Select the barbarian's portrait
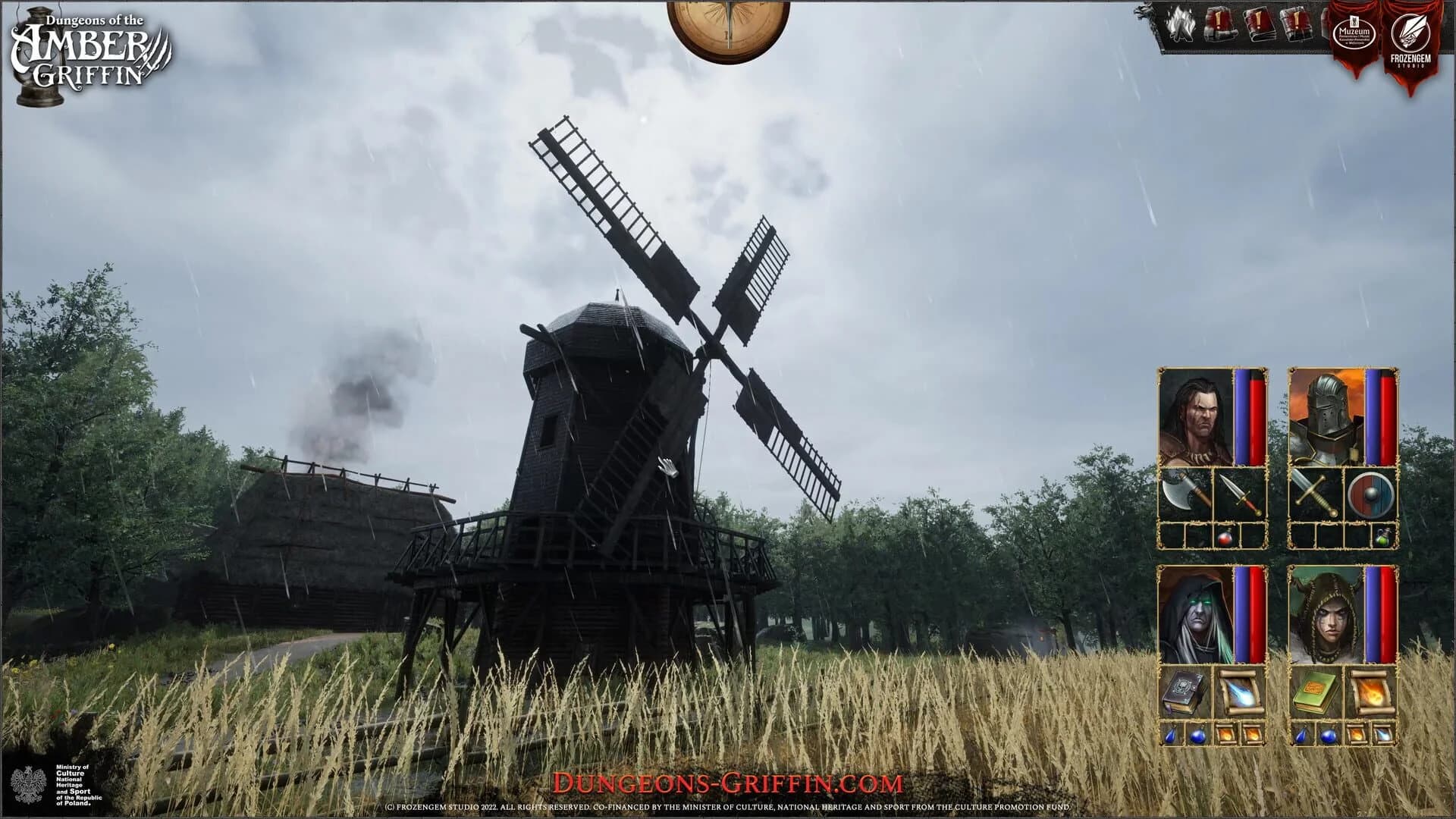The width and height of the screenshot is (1456, 819). point(1196,415)
